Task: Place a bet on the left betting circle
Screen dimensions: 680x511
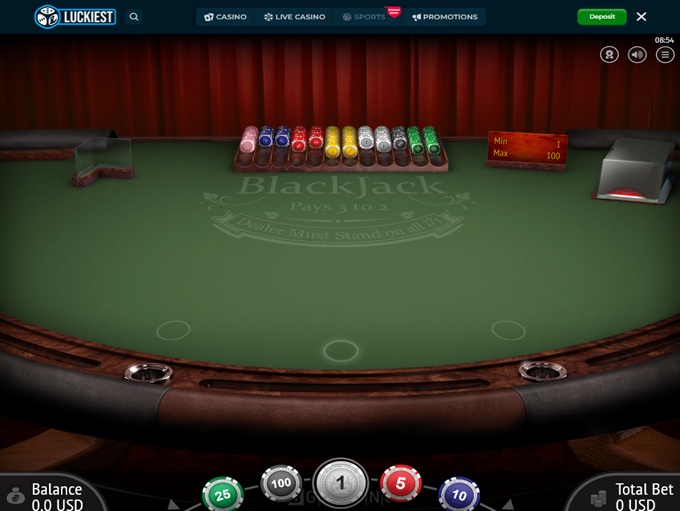Action: [173, 330]
